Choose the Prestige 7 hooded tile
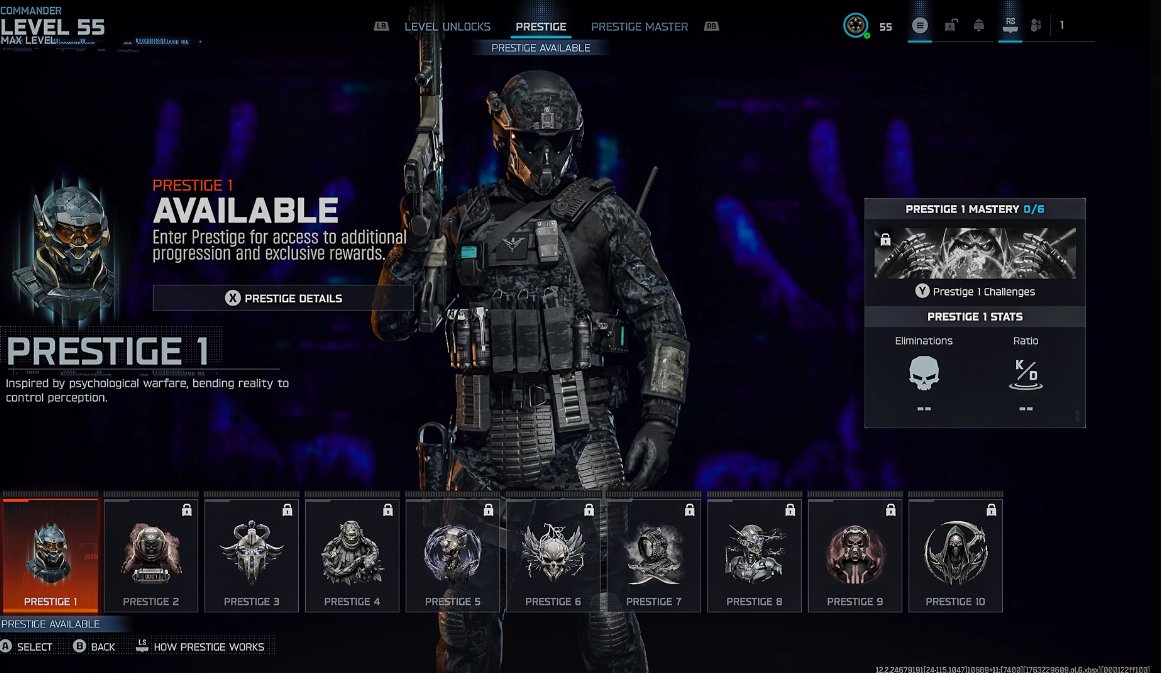 click(x=654, y=555)
